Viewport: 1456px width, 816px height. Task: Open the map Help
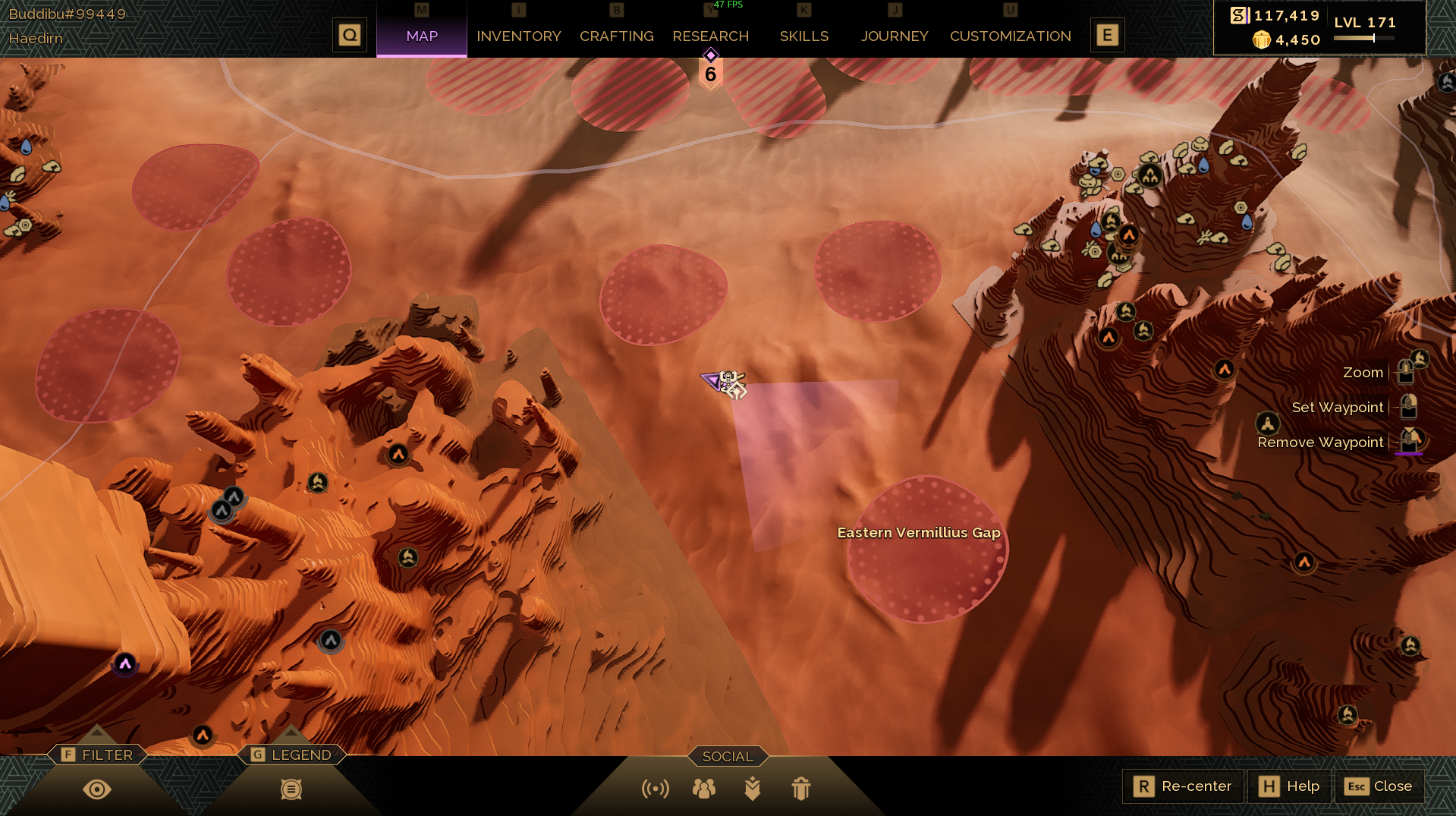(x=1289, y=786)
